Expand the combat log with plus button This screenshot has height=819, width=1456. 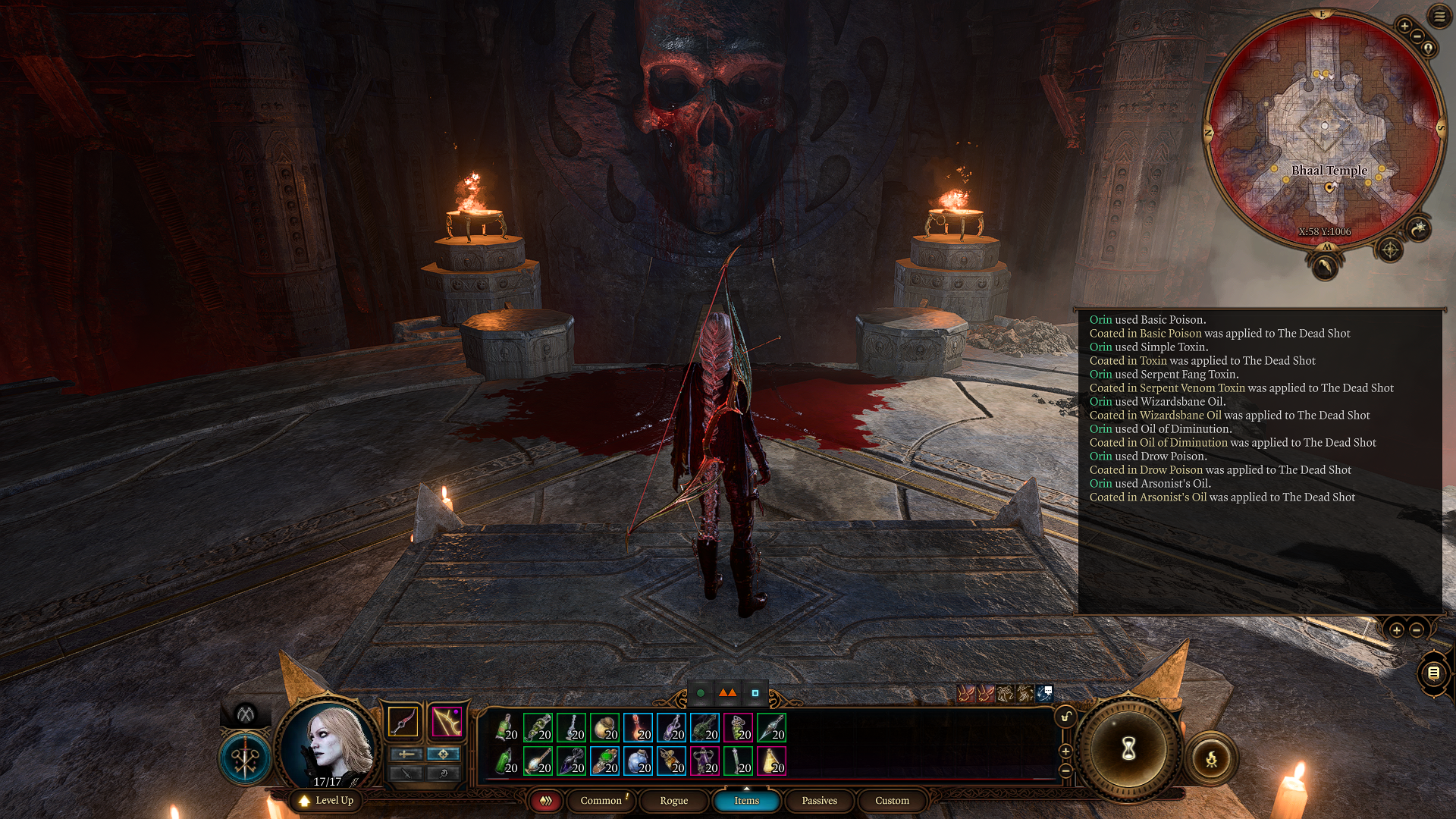(x=1396, y=630)
